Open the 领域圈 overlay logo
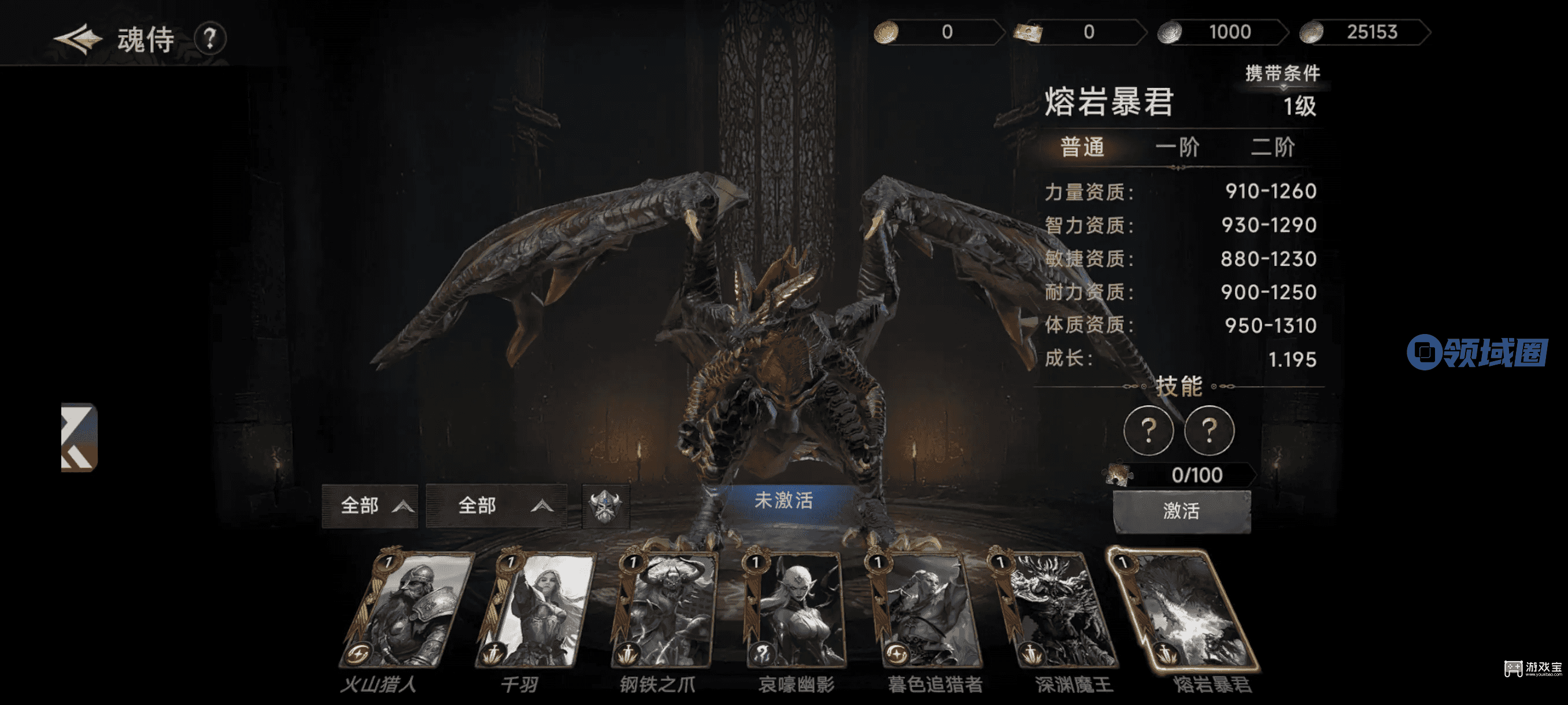Screen dimensions: 1568x705 click(1477, 352)
